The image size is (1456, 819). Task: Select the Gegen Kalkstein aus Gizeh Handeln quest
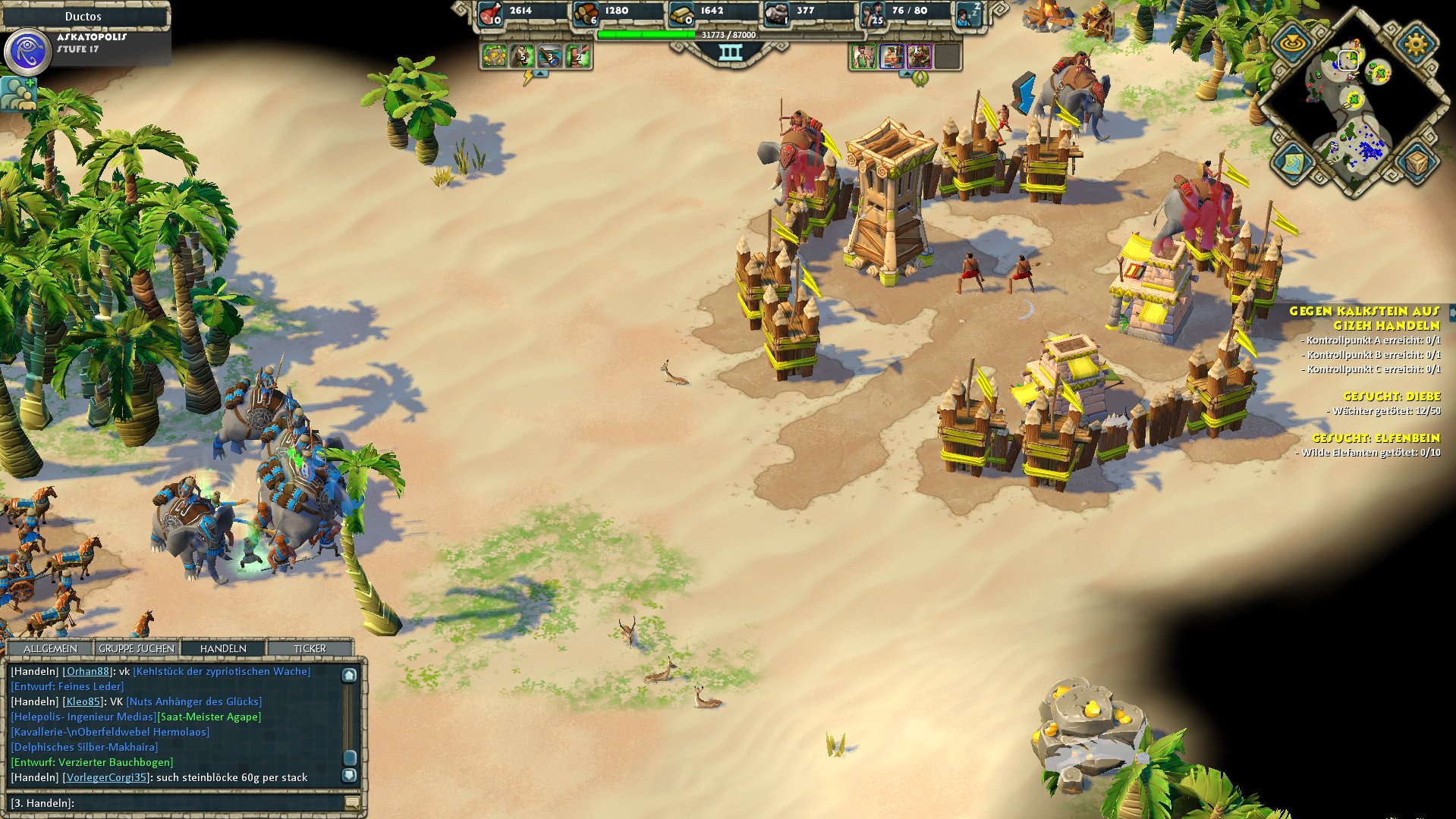pos(1364,318)
